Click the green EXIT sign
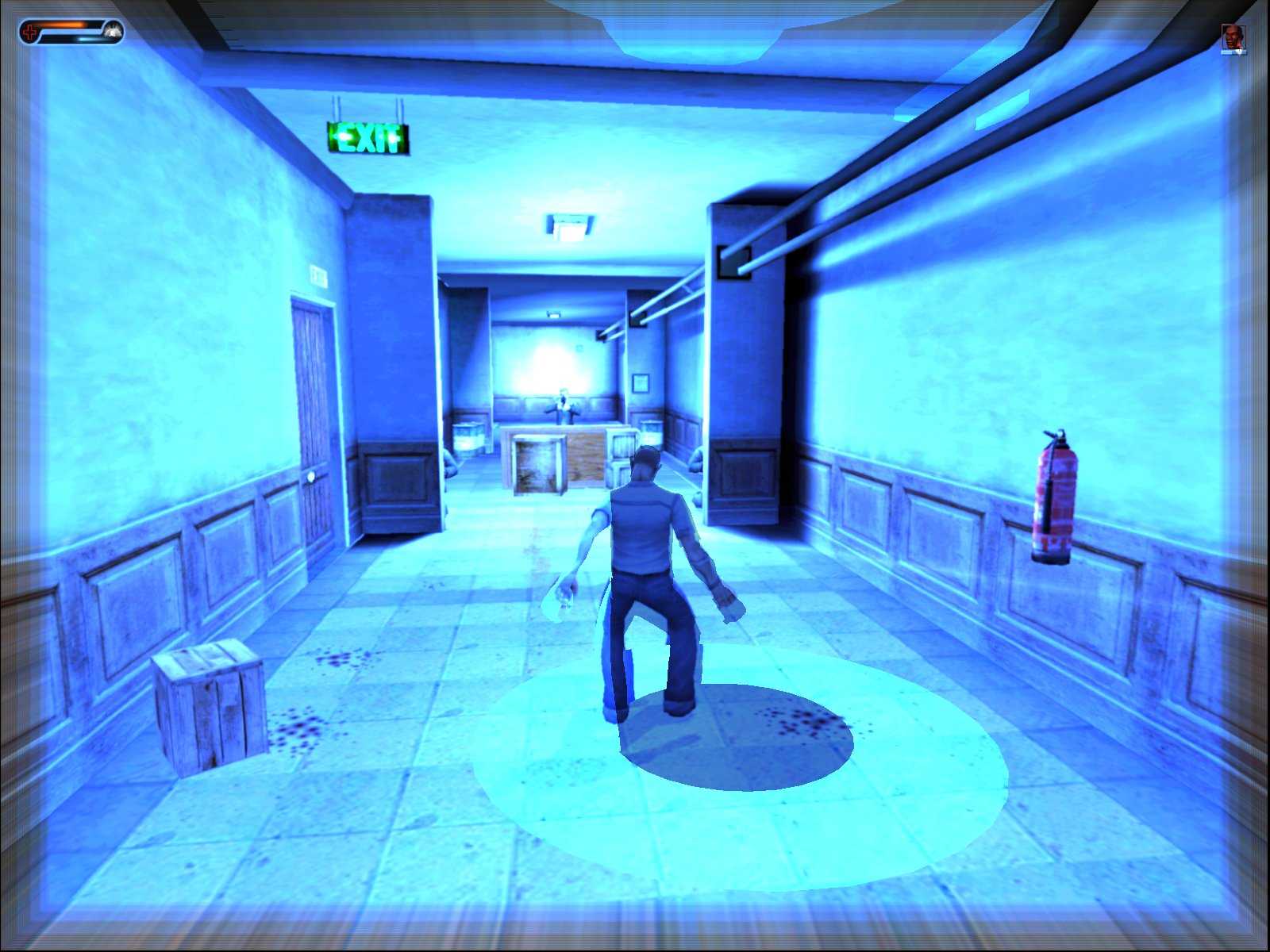This screenshot has height=952, width=1270. [369, 136]
